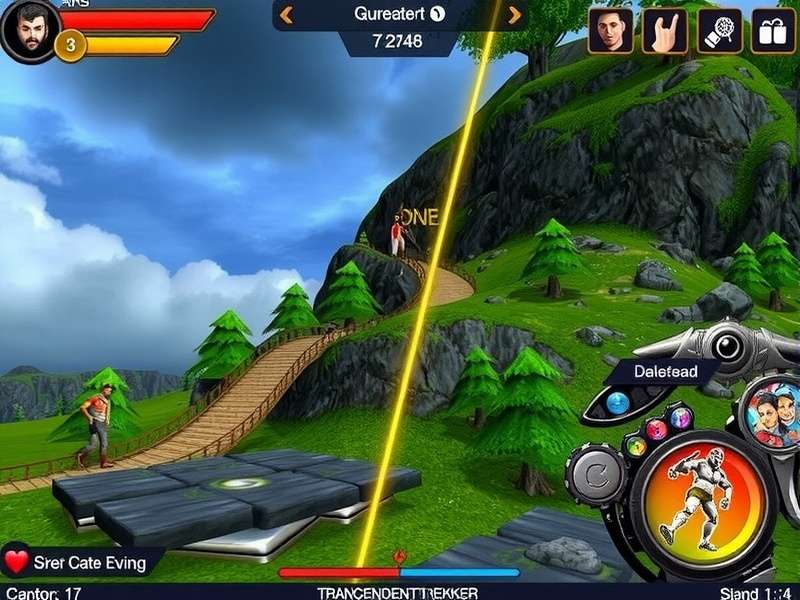Click the left arrow beside Gureatert
800x600 pixels.
point(286,15)
